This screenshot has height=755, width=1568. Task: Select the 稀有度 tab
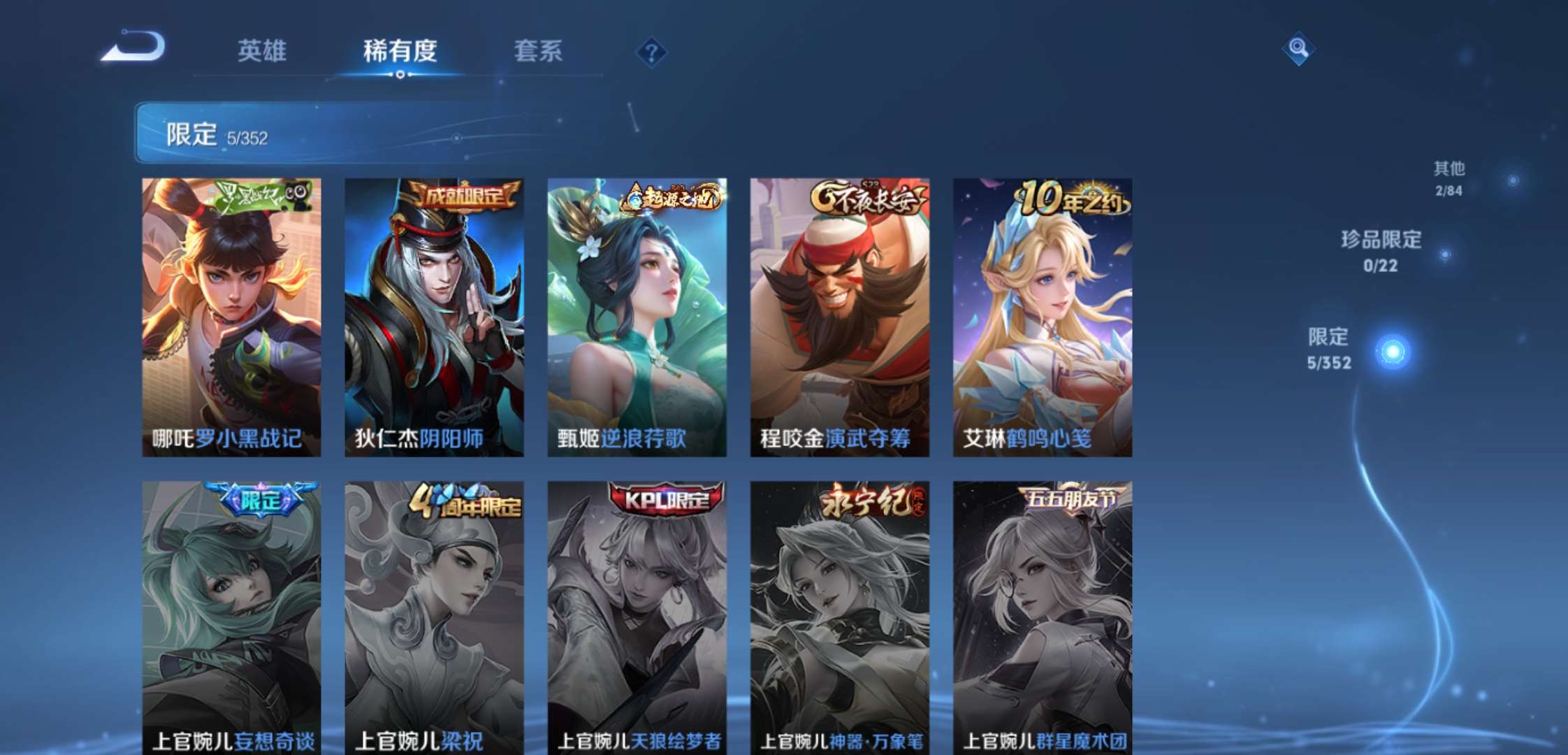tap(400, 52)
